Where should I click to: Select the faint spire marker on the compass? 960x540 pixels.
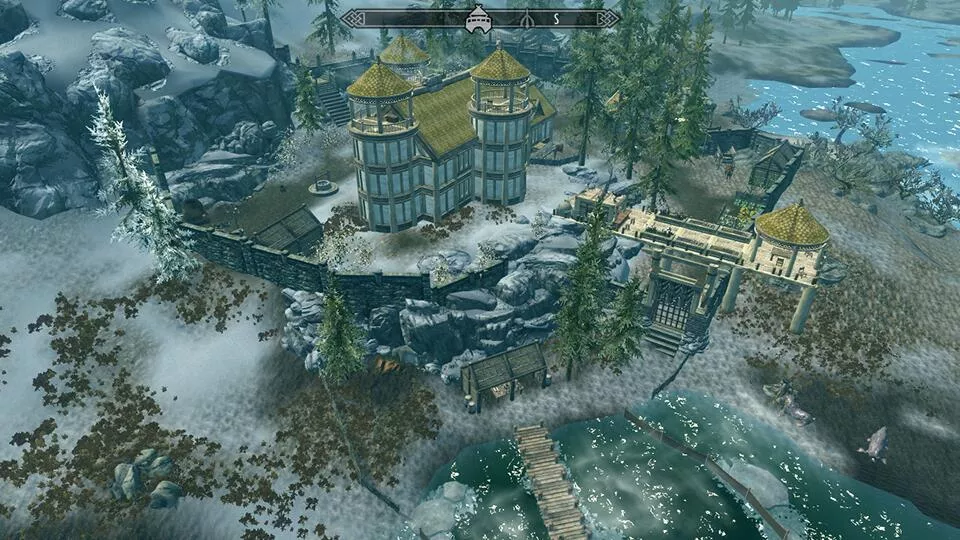526,18
